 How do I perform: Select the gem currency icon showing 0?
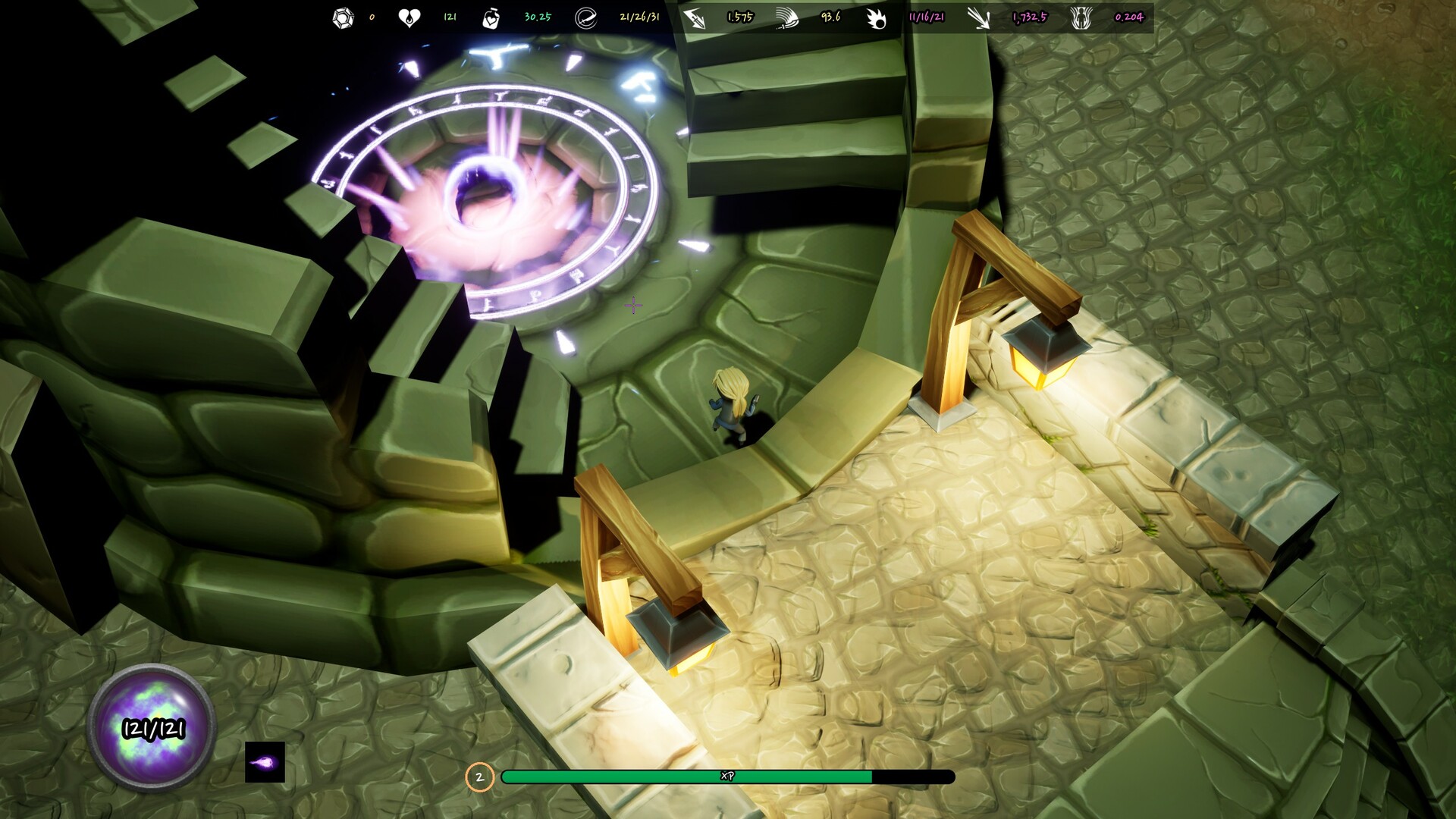[343, 17]
